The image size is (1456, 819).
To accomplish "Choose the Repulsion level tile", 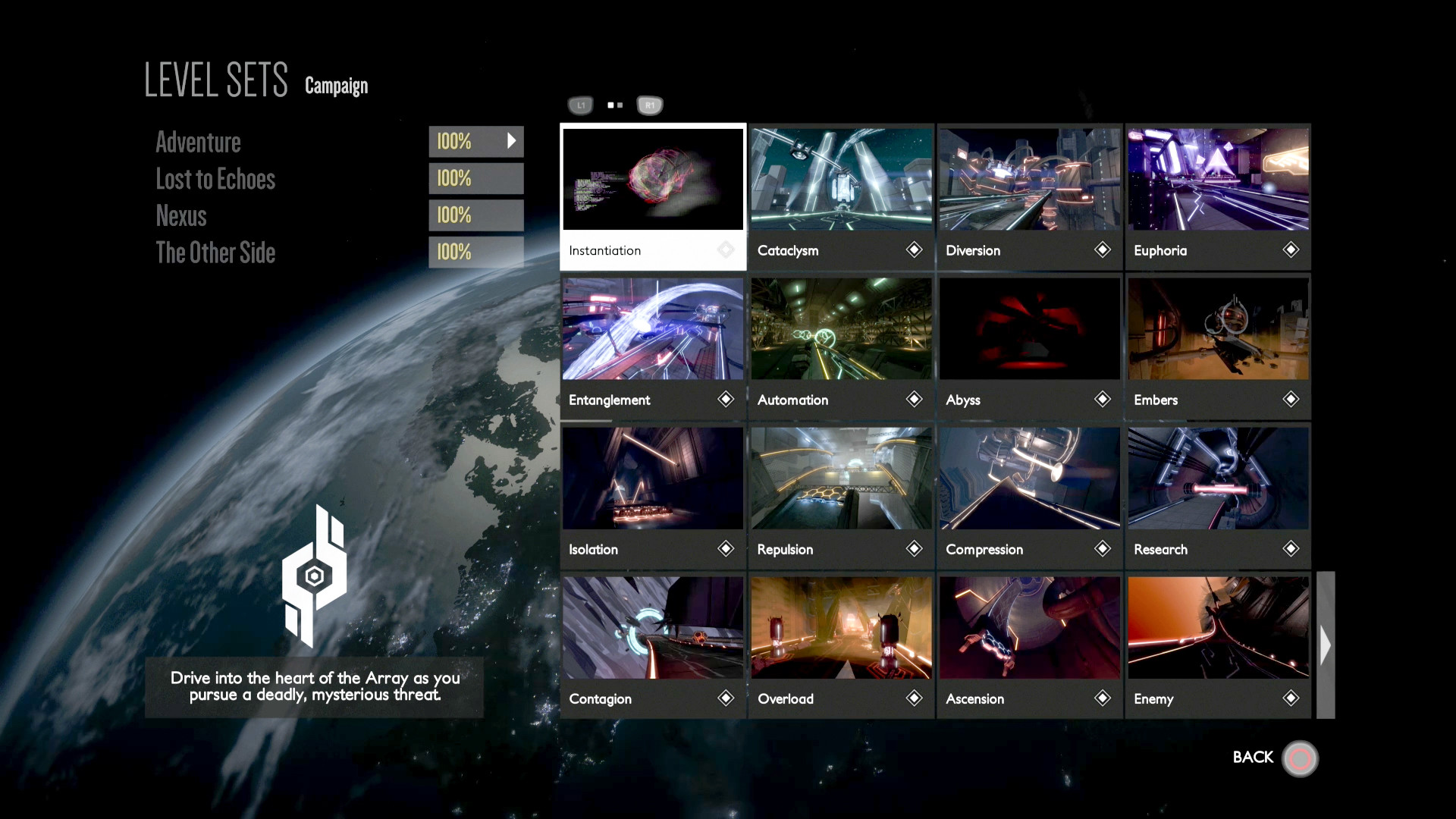I will [x=841, y=495].
